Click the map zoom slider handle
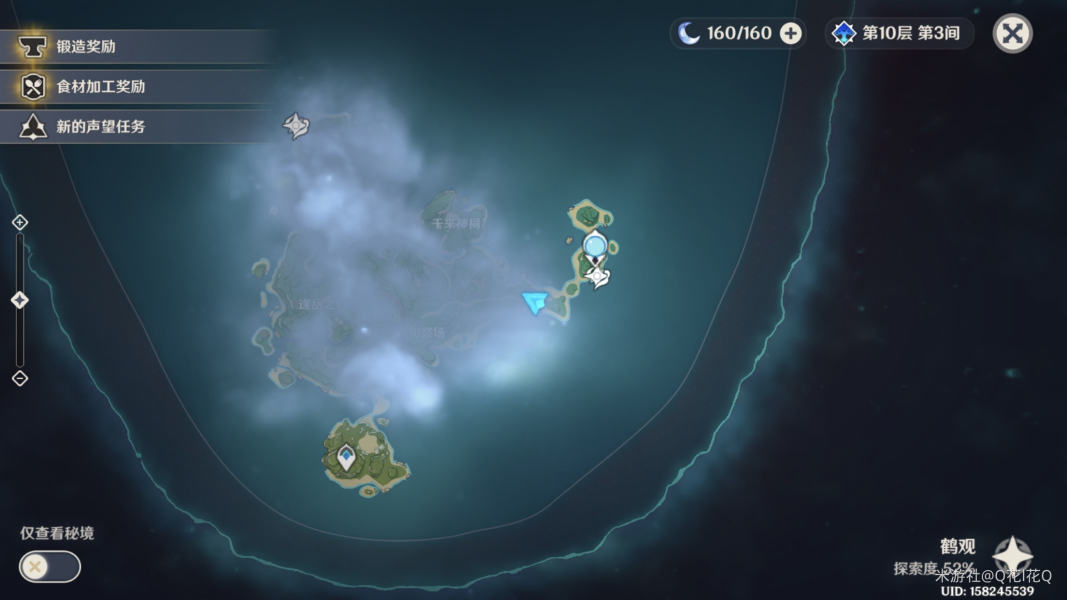Screen dimensions: 1067x600 point(19,300)
